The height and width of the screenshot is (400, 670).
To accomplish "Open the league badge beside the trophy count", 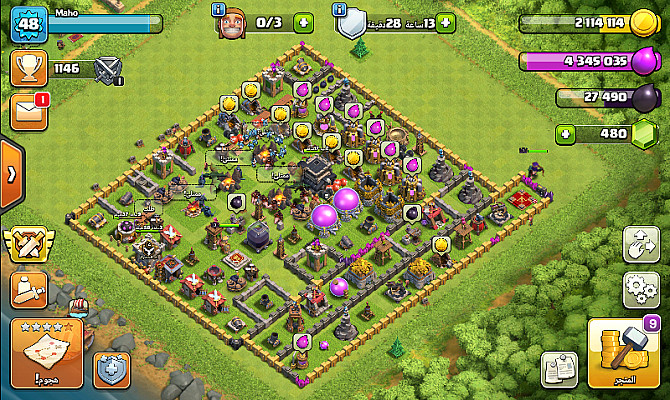I will point(108,69).
